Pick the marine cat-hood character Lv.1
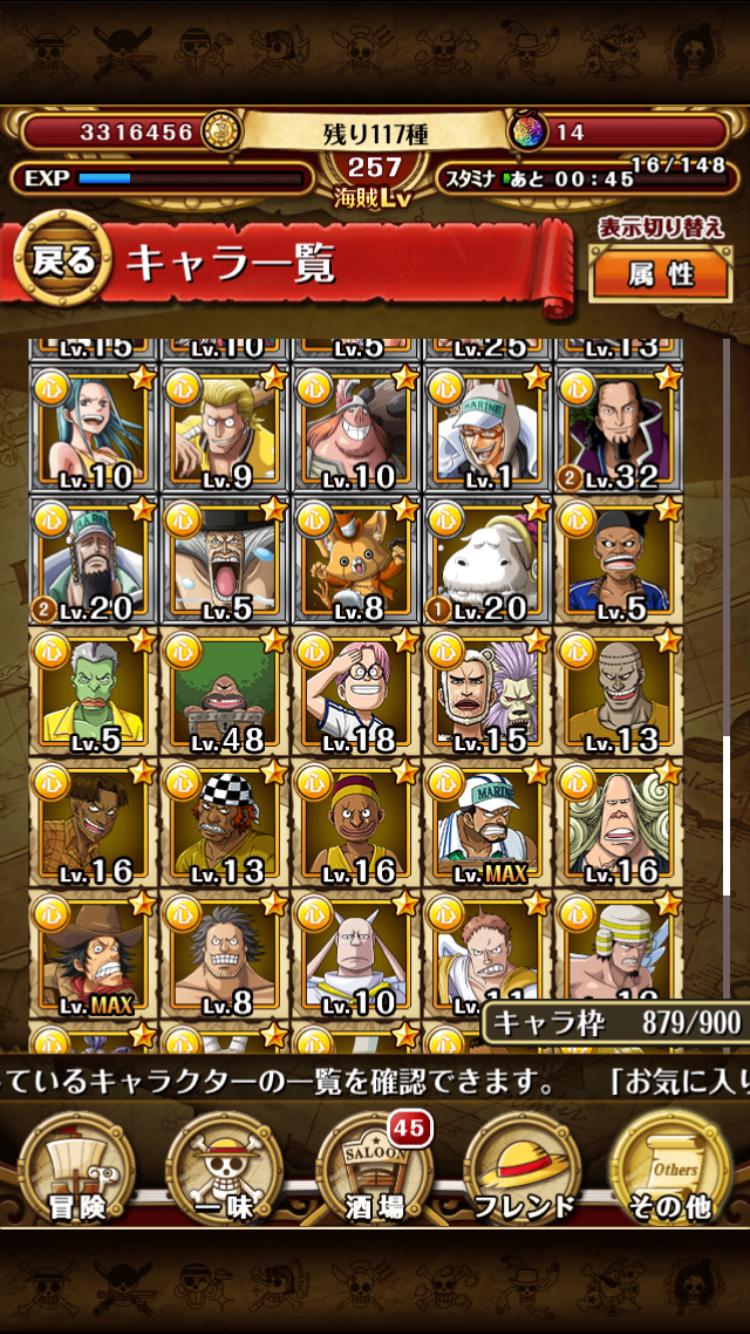 [486, 428]
